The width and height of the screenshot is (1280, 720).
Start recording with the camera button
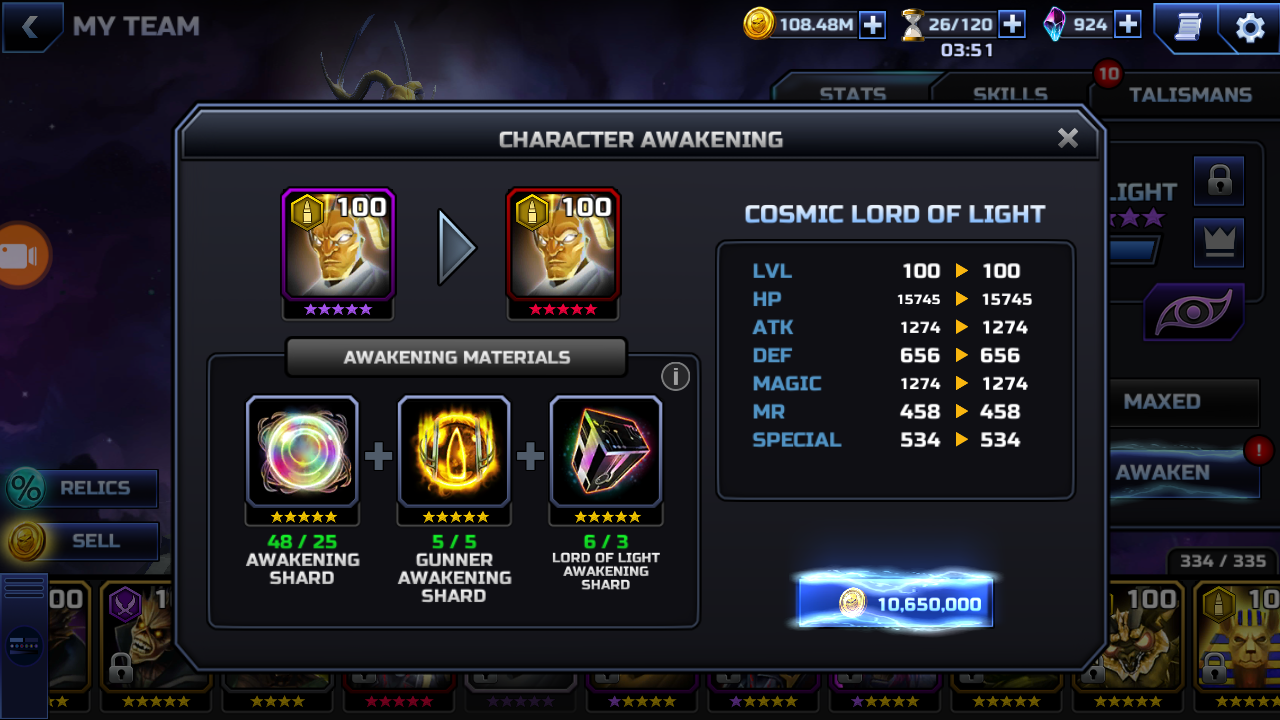click(20, 256)
